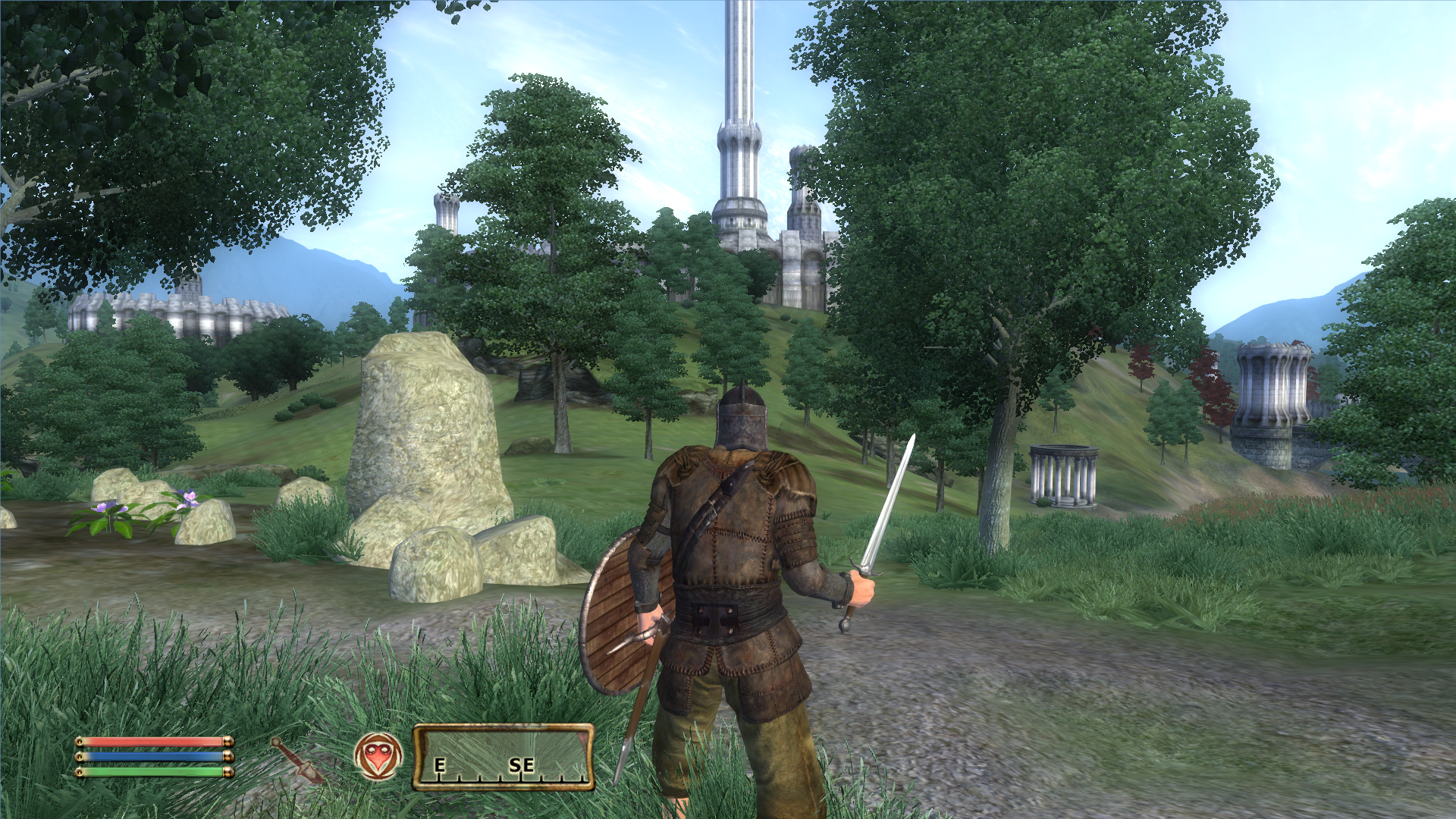The height and width of the screenshot is (819, 1456).
Task: Click the compass heading bar
Action: pos(504,758)
